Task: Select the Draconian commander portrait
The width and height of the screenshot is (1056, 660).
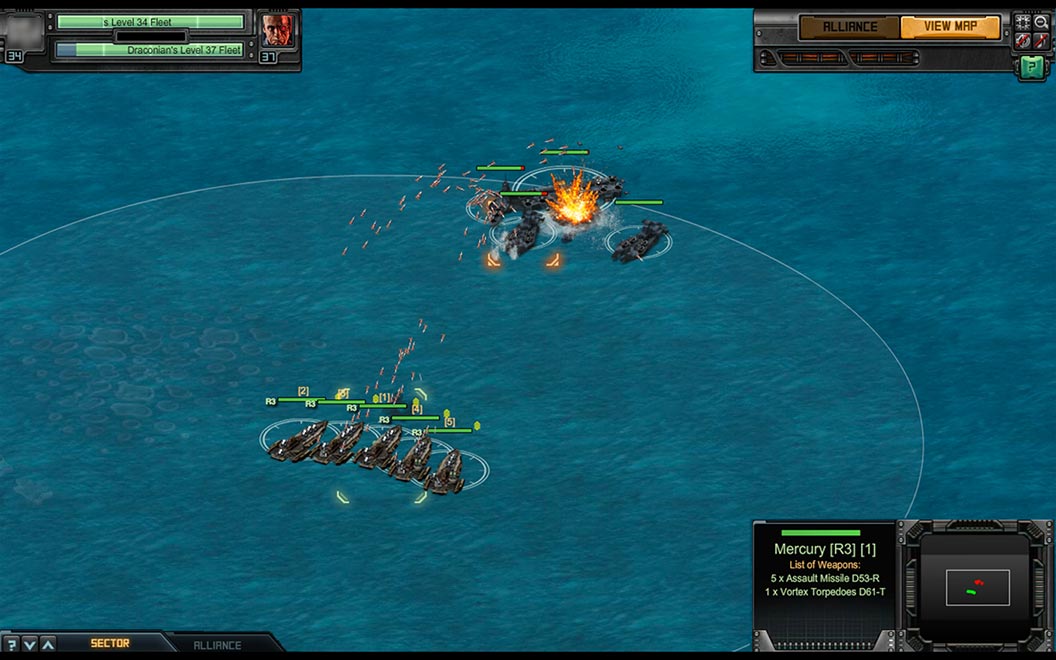Action: coord(277,30)
